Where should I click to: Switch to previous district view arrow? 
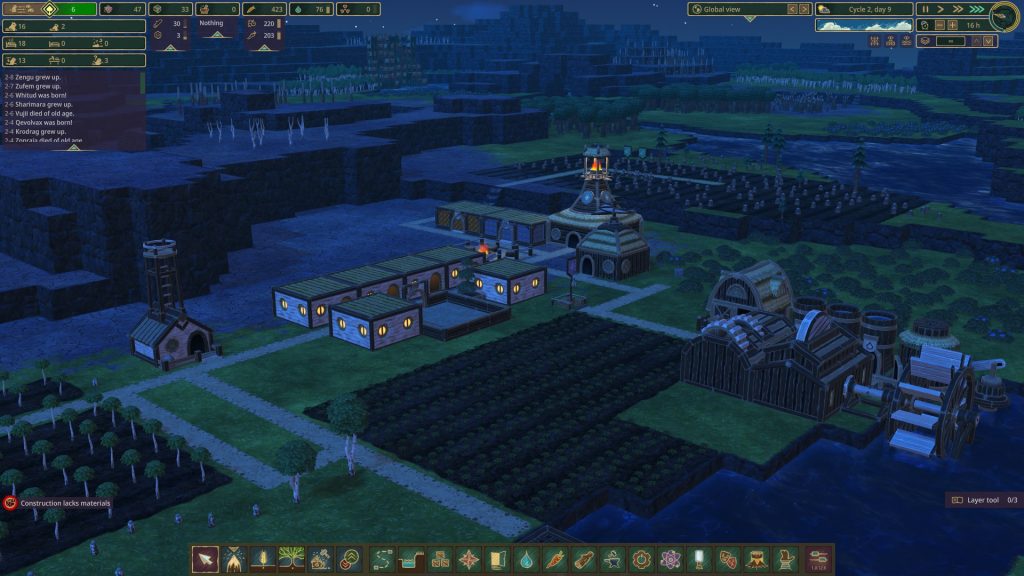tap(791, 9)
